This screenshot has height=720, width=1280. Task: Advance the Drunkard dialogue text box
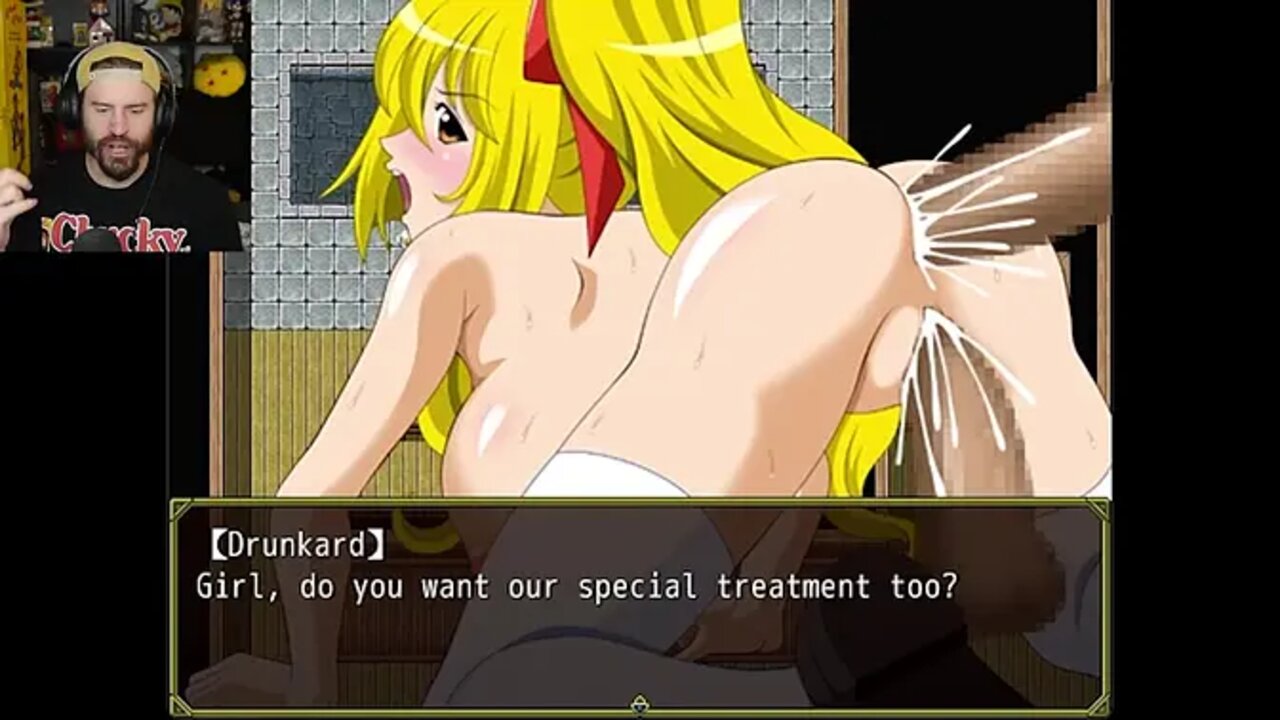(640, 600)
